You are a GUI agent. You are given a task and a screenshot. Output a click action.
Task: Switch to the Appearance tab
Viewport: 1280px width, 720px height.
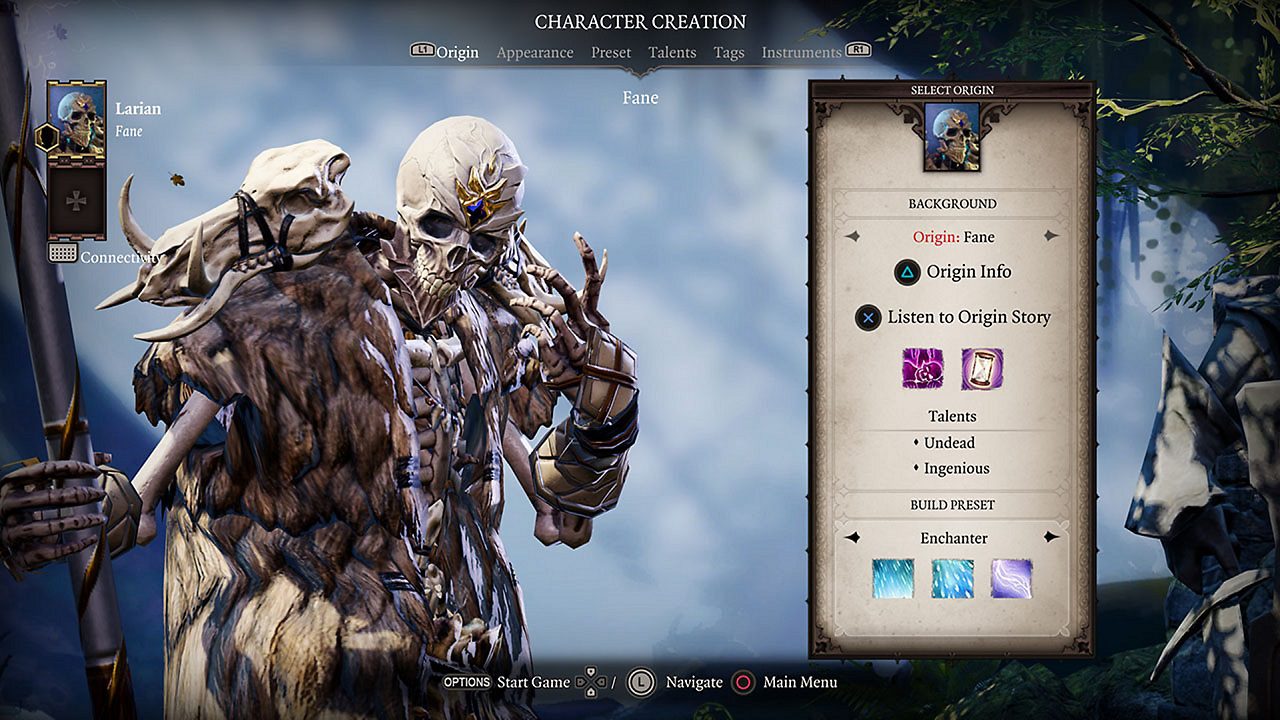click(535, 53)
